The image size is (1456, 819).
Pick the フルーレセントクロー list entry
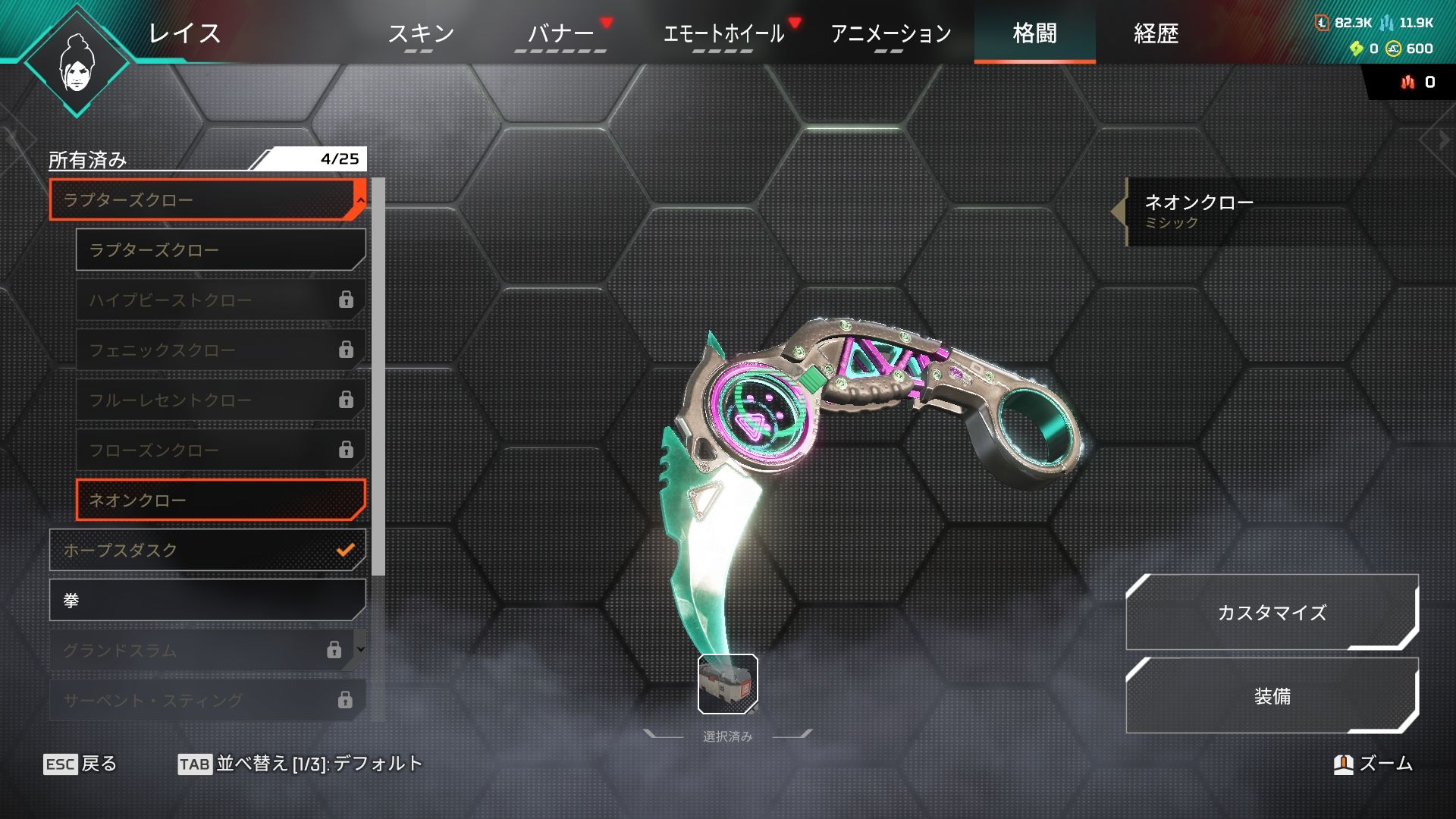click(x=220, y=400)
